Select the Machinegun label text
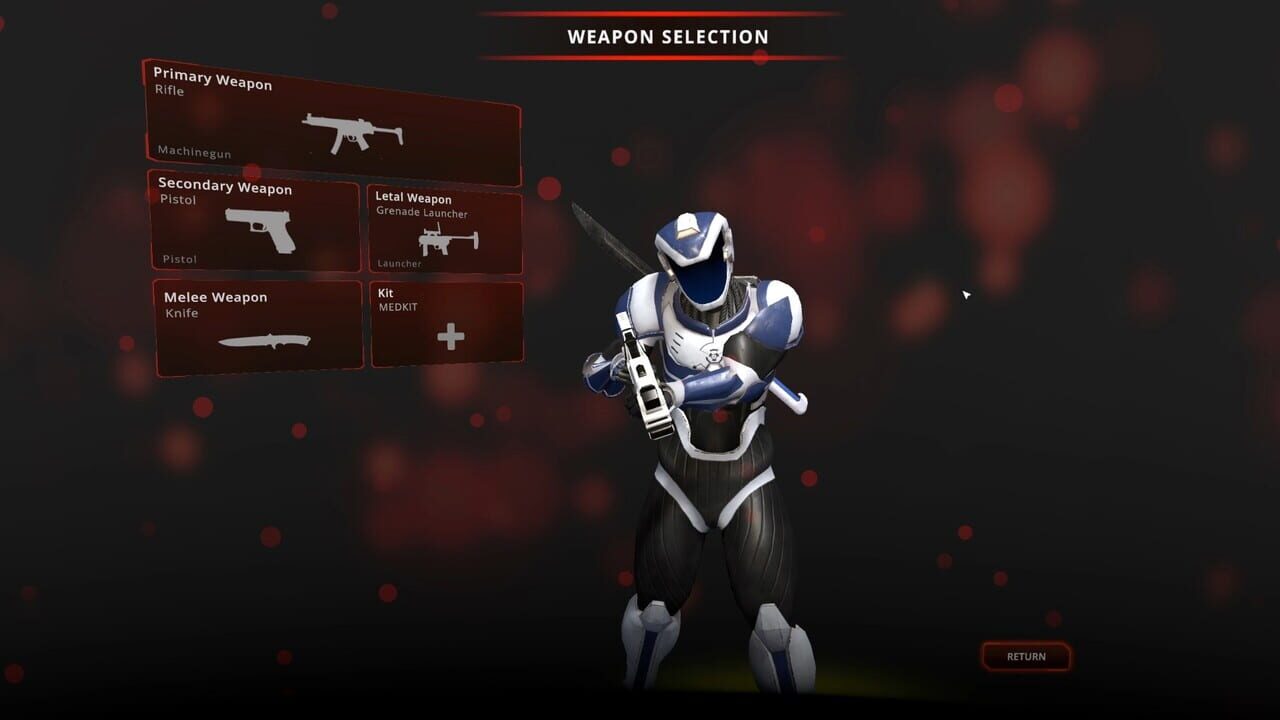Screen dimensions: 1280x720 coord(193,153)
